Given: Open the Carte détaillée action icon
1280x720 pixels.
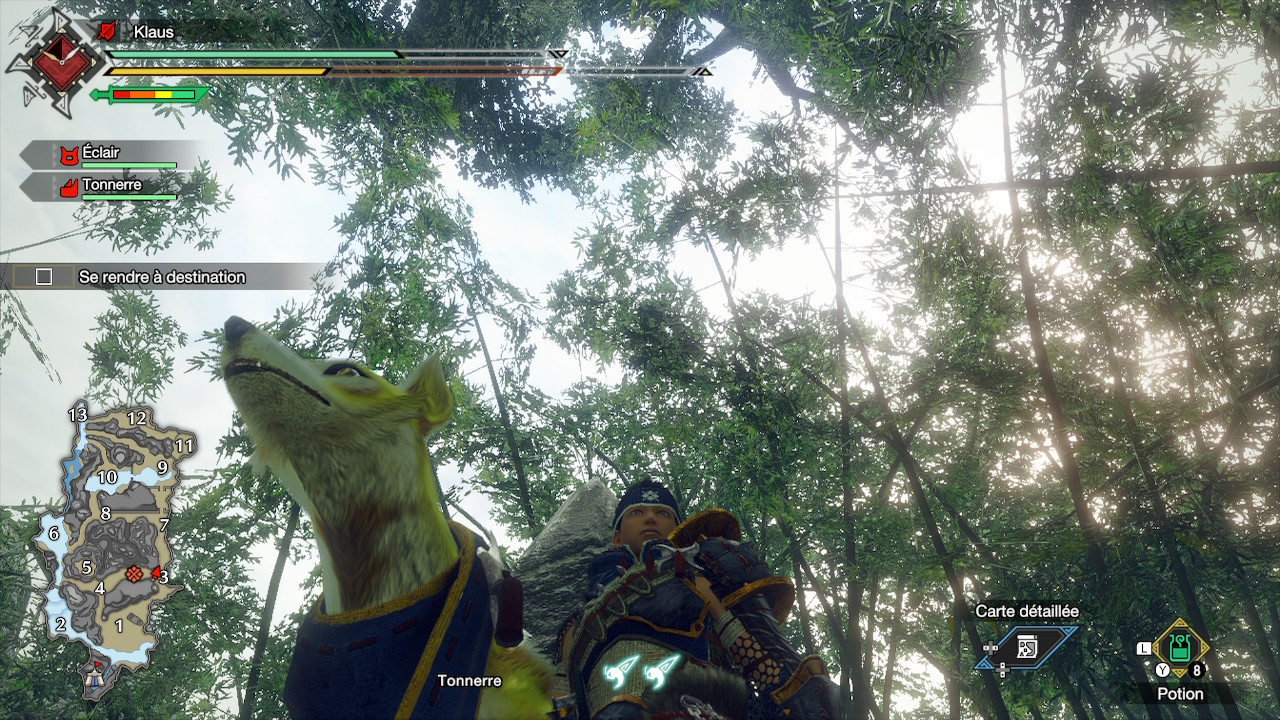Looking at the screenshot, I should tap(1027, 647).
